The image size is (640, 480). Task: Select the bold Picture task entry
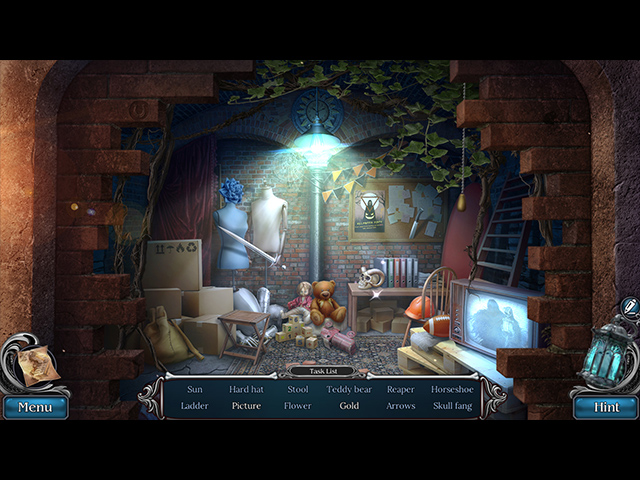click(x=246, y=406)
